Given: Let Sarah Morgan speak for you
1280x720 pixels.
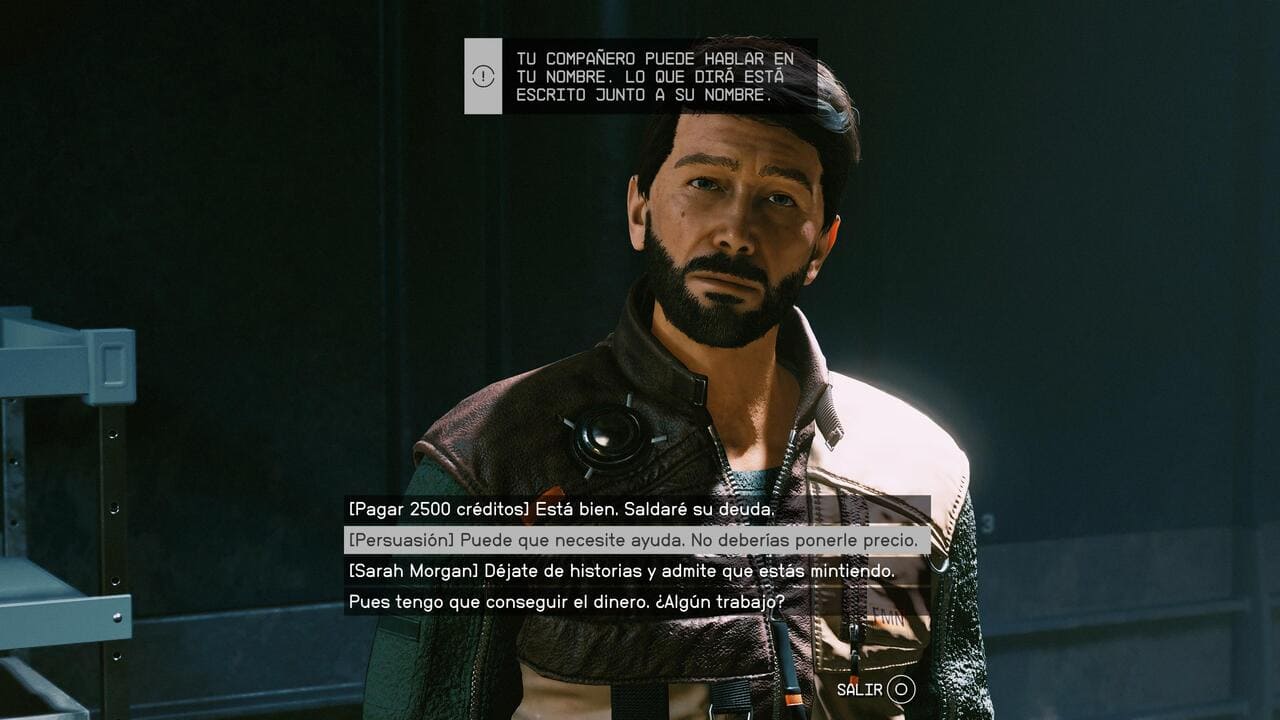Looking at the screenshot, I should (620, 571).
